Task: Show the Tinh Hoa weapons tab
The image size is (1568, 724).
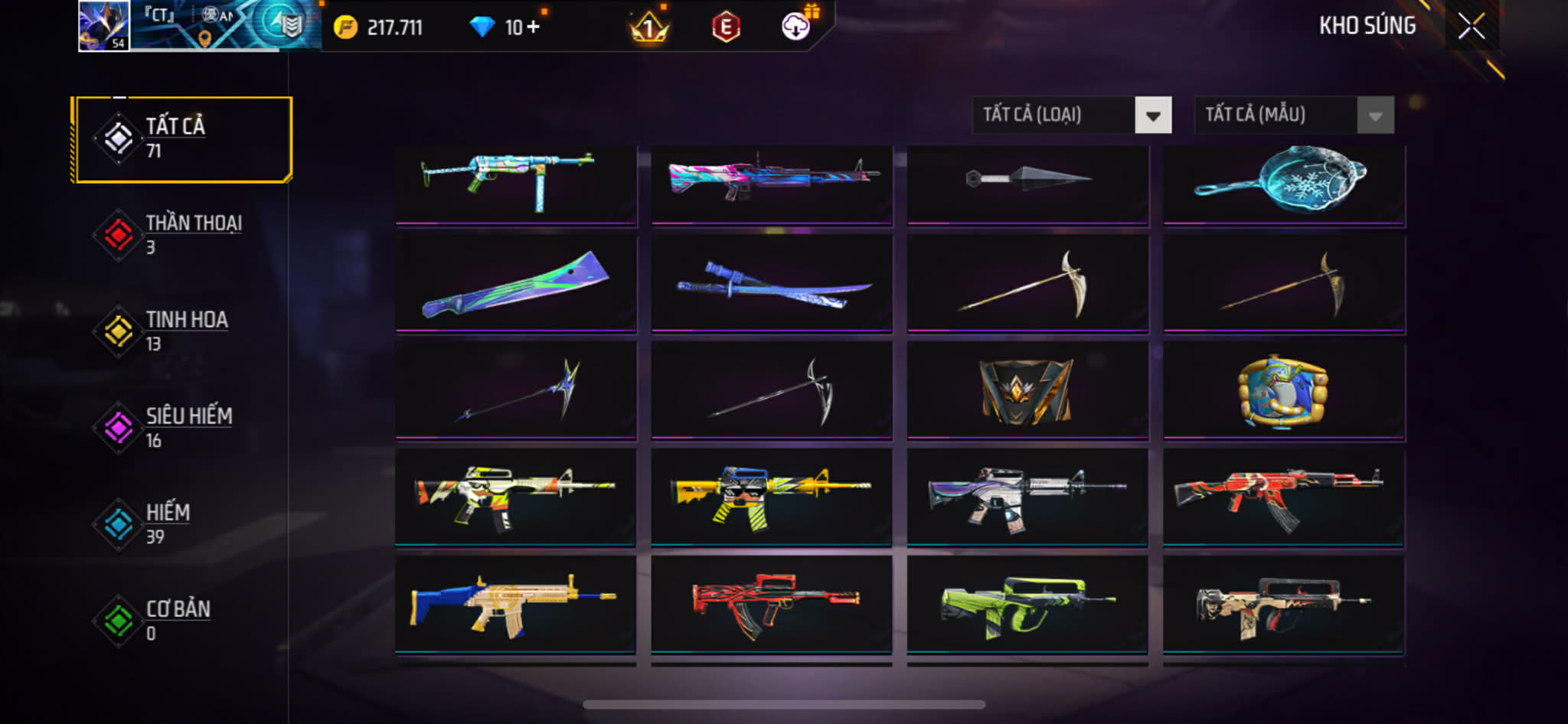Action: click(182, 331)
